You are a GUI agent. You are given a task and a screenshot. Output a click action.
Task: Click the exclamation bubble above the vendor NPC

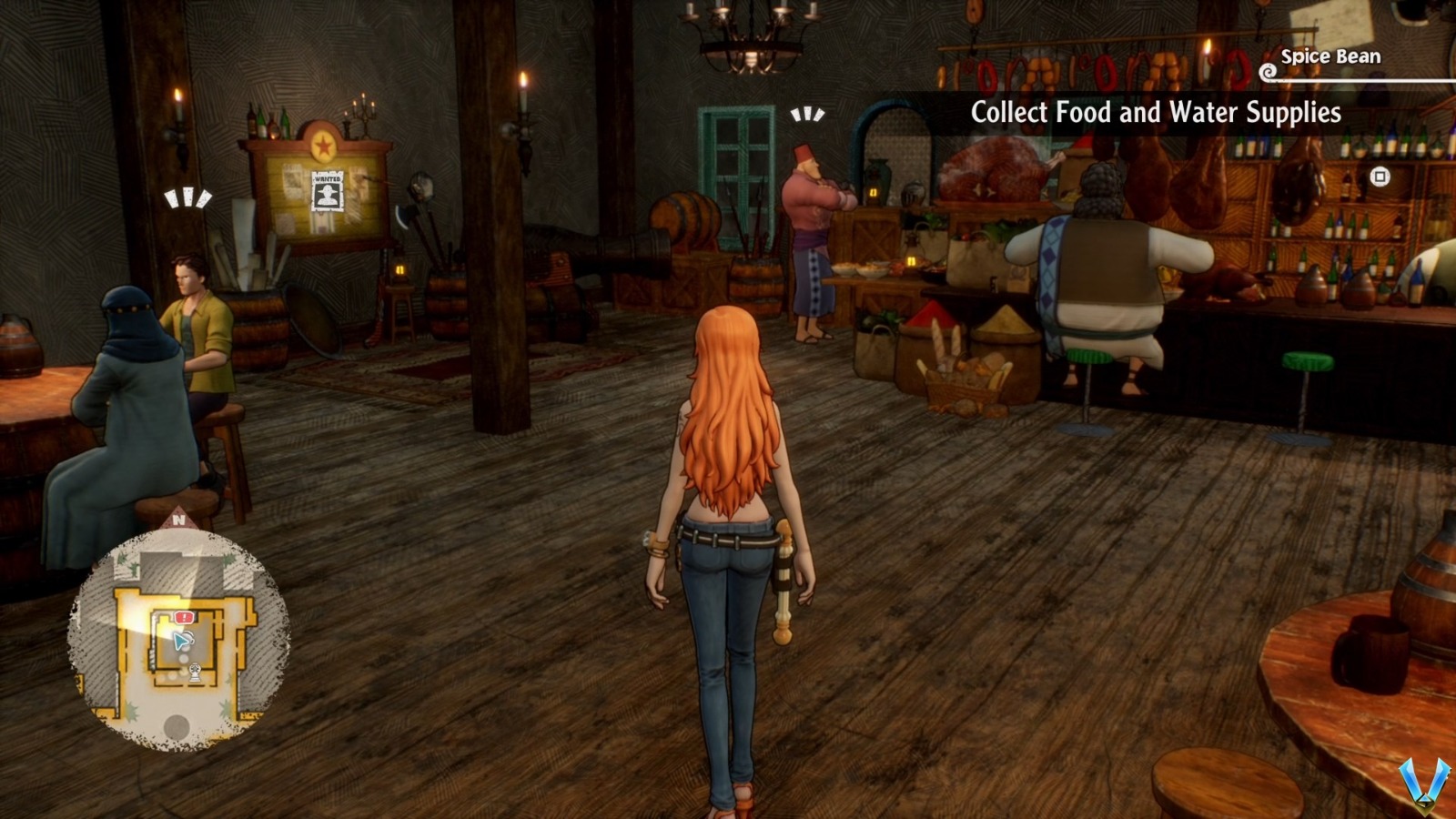pyautogui.click(x=805, y=116)
